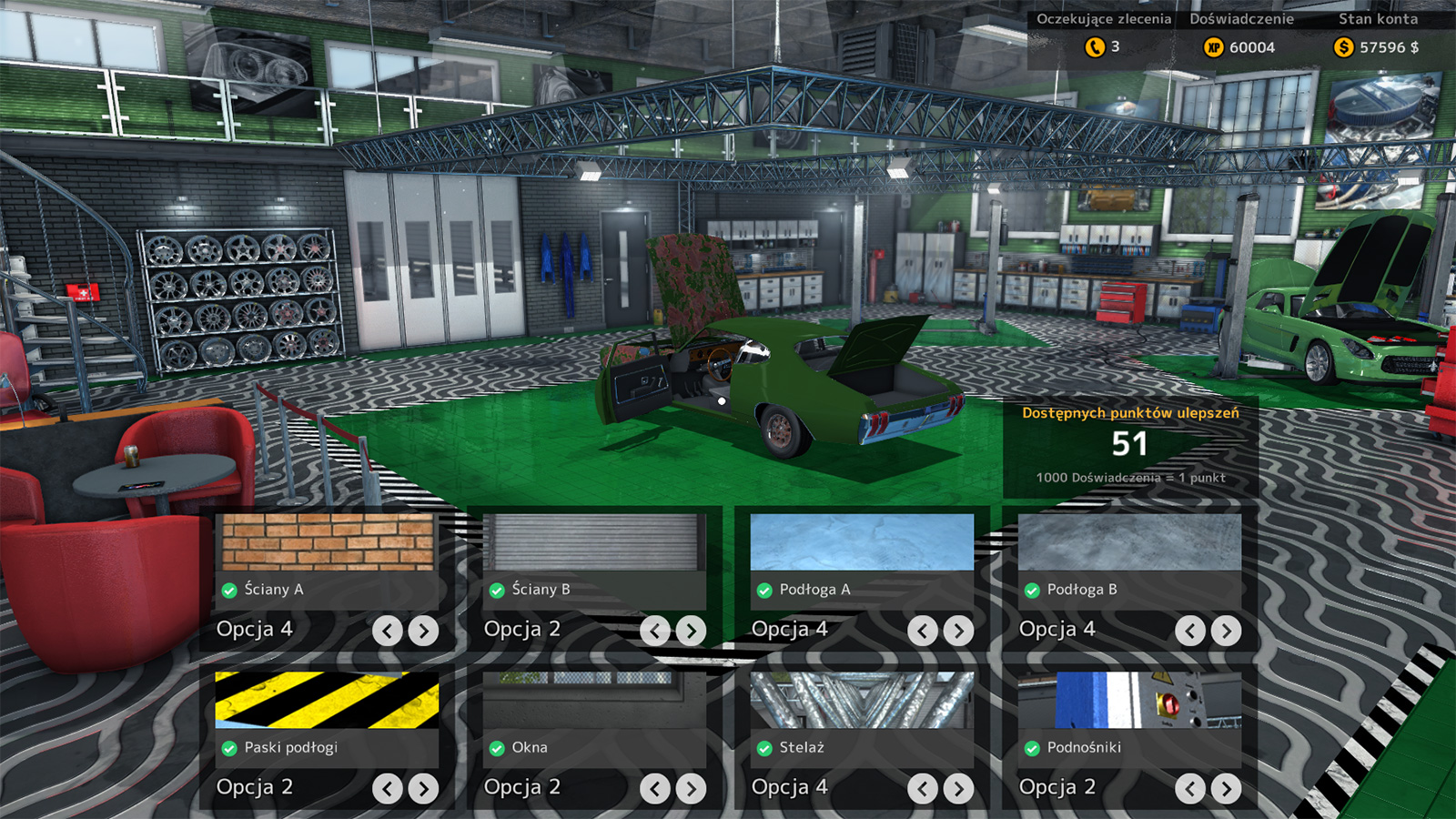Toggle the green checkmark on Ściany A
Viewport: 1456px width, 819px height.
(227, 590)
